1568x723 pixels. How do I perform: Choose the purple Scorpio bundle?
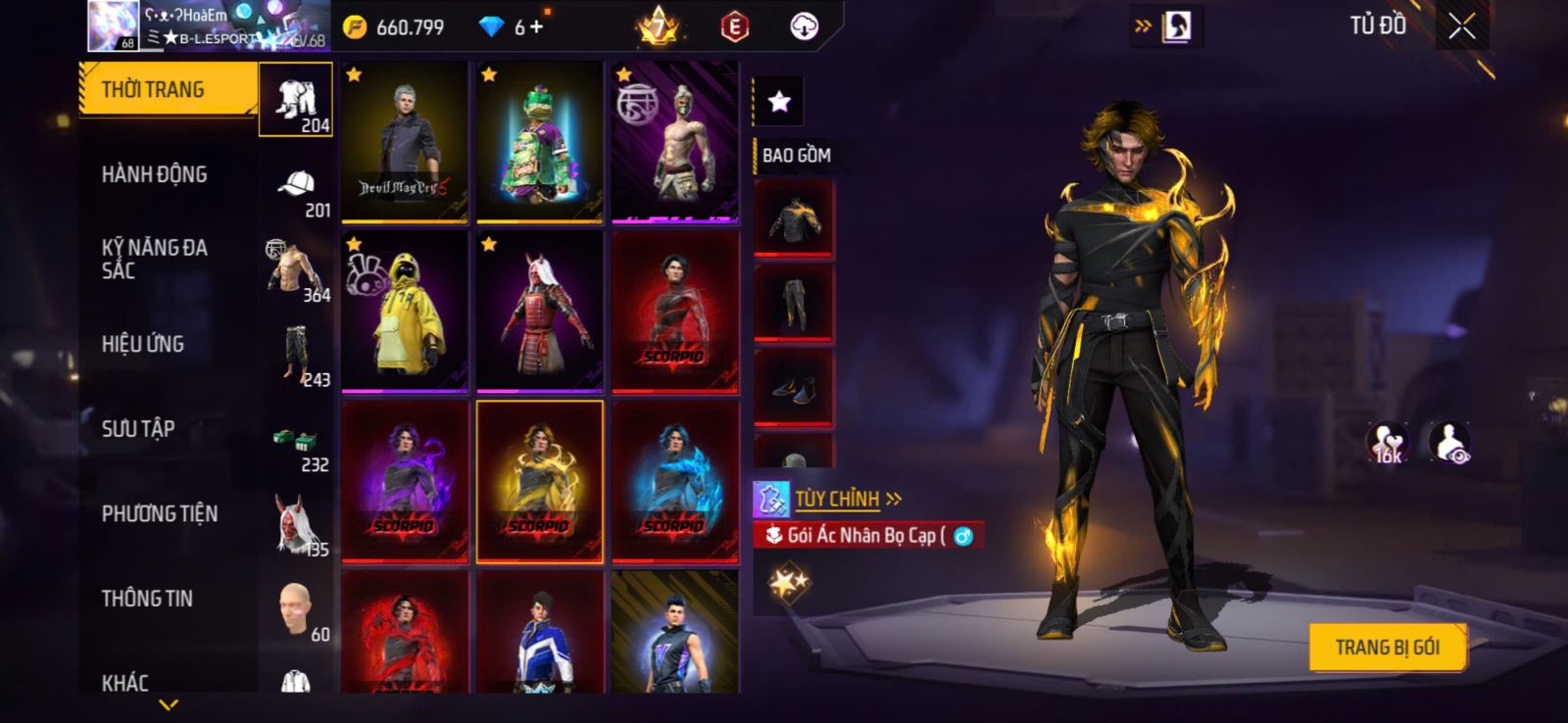click(x=404, y=481)
